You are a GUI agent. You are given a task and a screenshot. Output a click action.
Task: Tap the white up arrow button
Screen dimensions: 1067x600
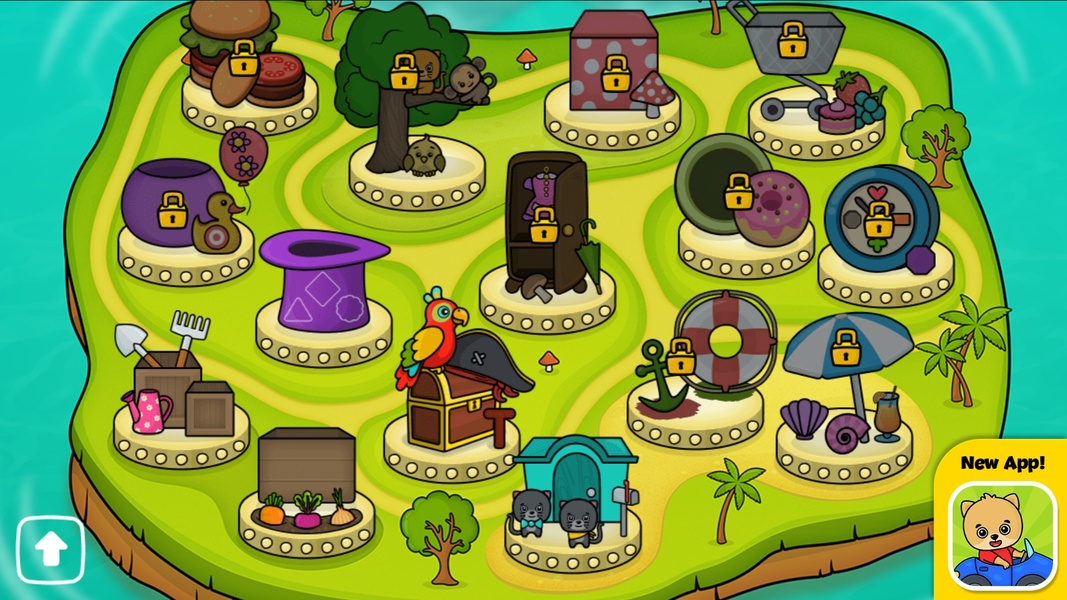(x=51, y=549)
